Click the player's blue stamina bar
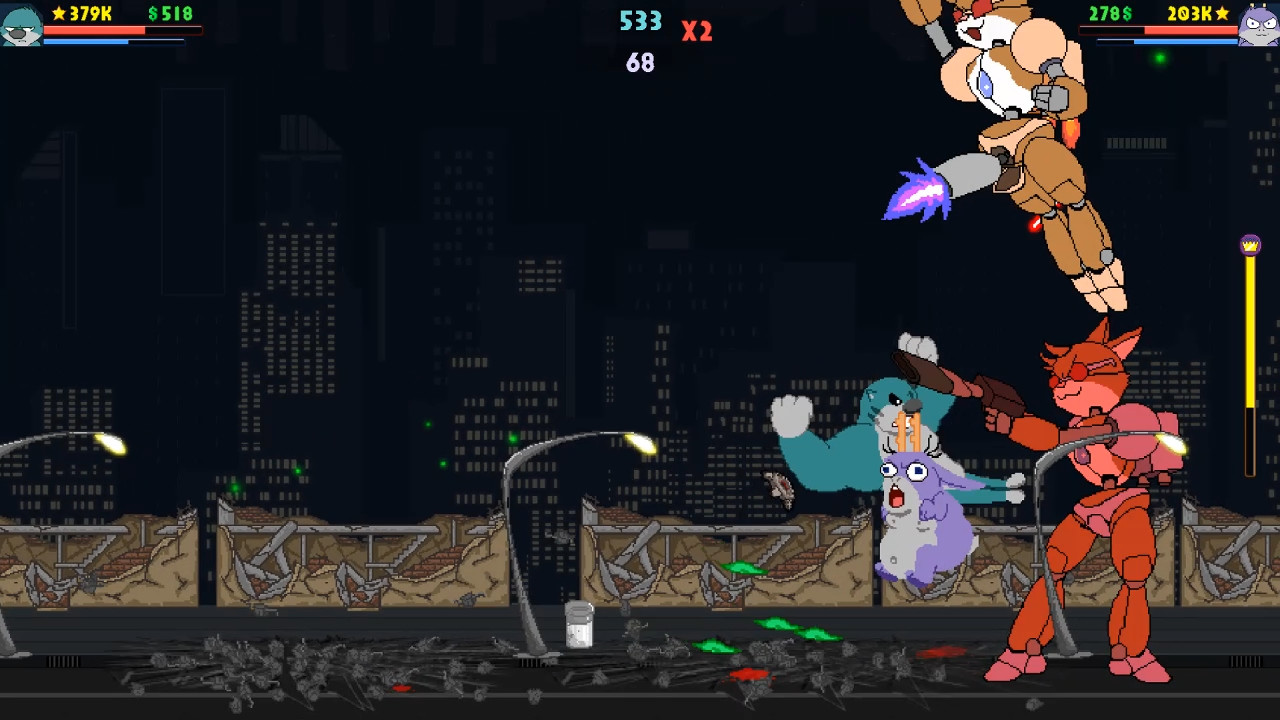This screenshot has height=720, width=1280. click(x=100, y=42)
